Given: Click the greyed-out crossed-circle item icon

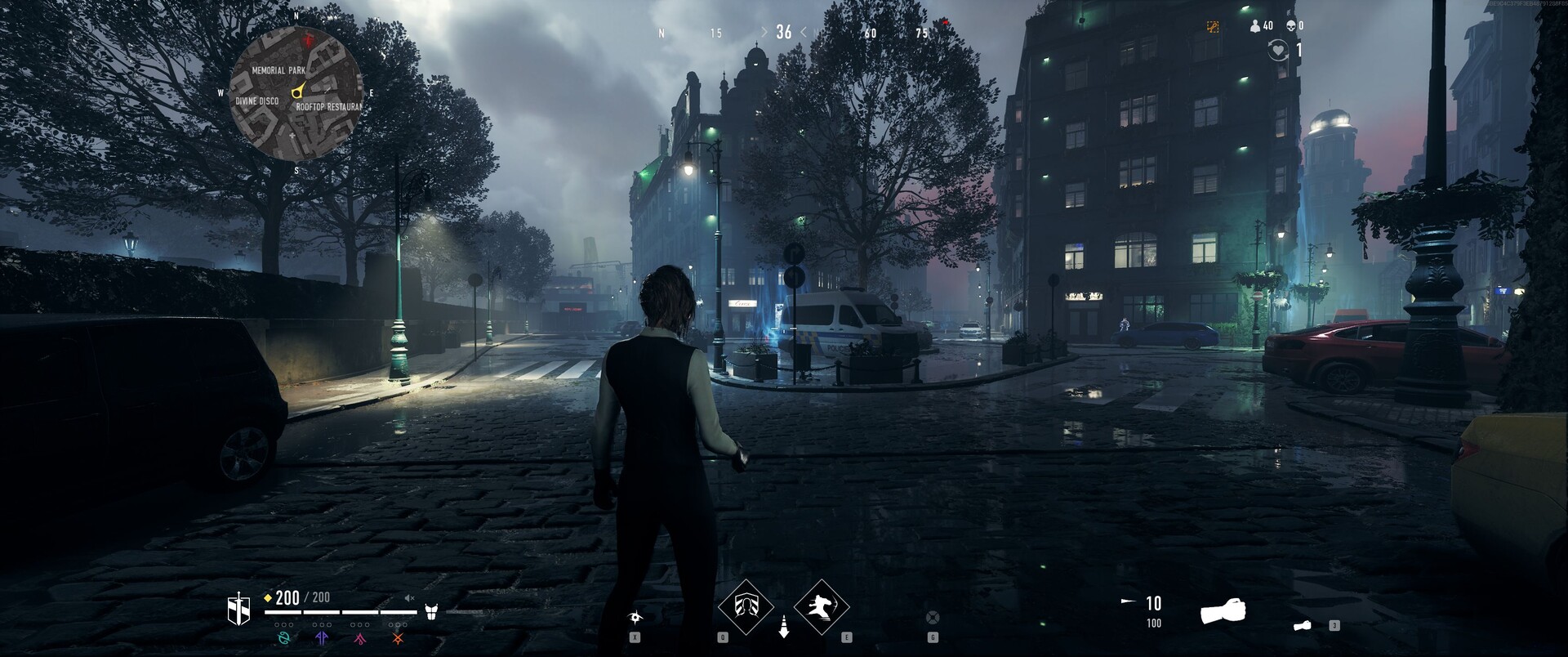Looking at the screenshot, I should pos(933,617).
